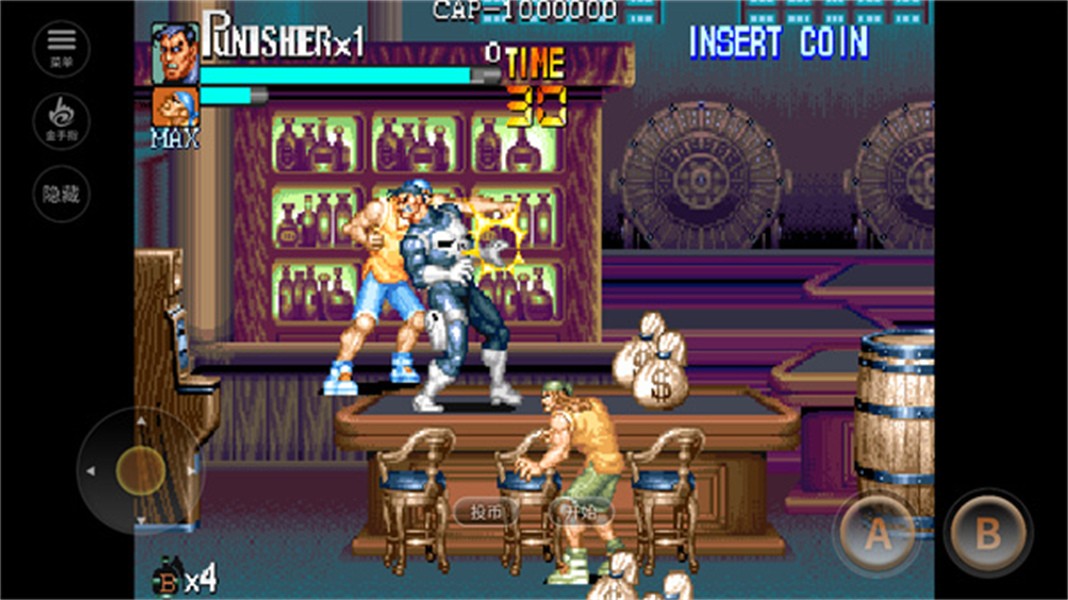Tap the insert coin (投币) button

(486, 512)
